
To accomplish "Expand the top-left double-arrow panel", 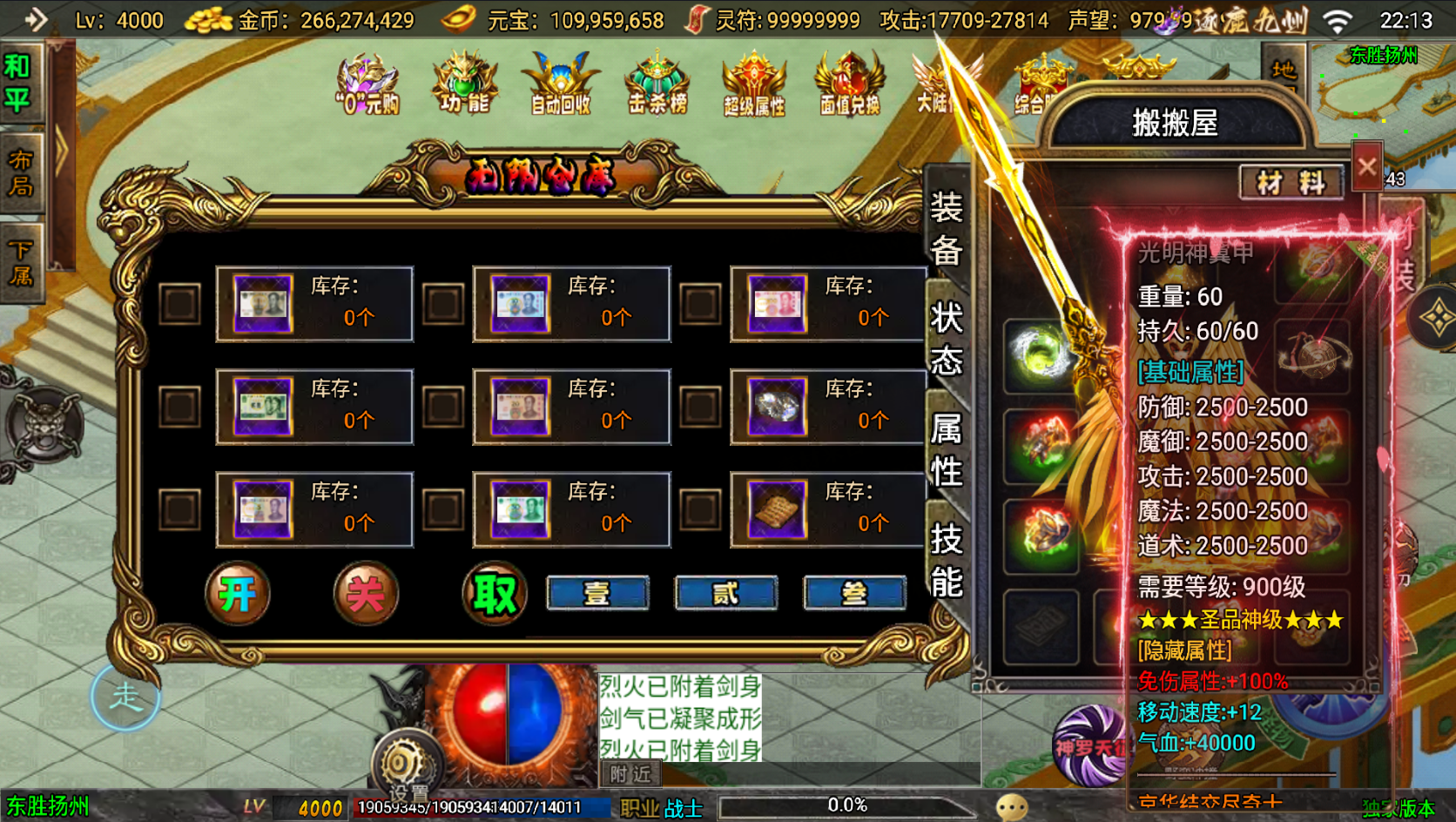I will (x=35, y=19).
